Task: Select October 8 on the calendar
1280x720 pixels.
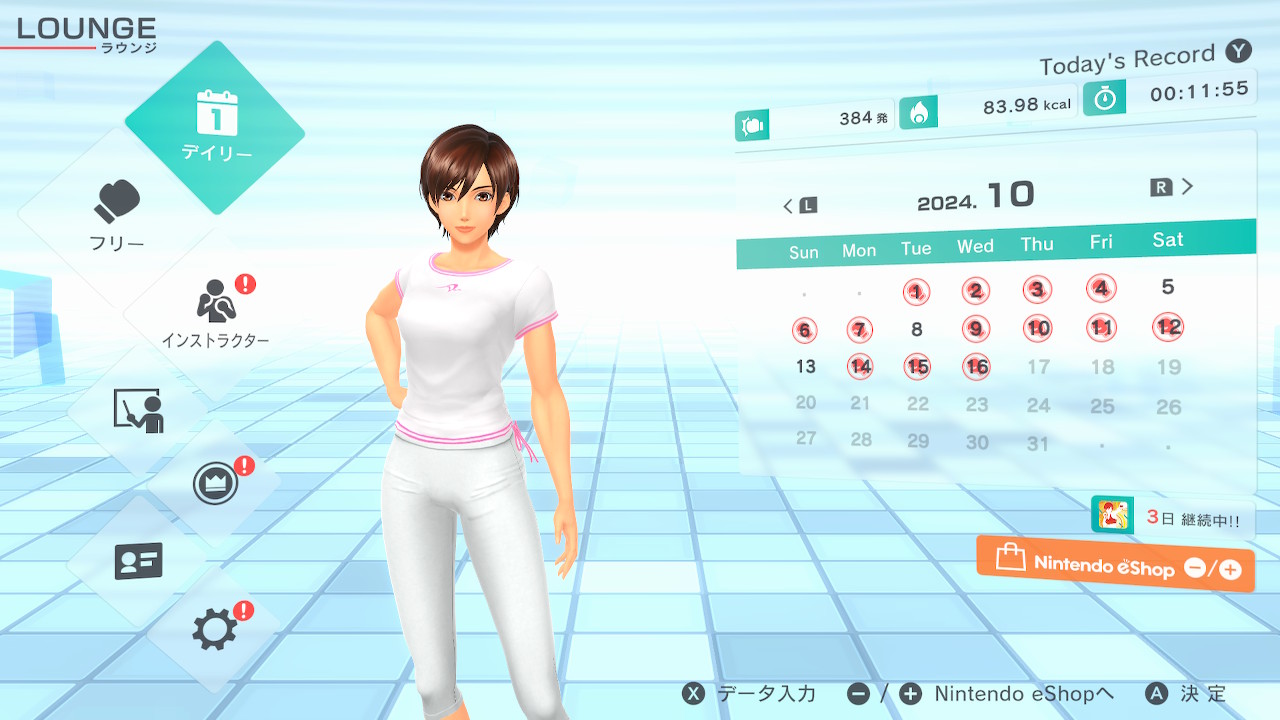Action: (916, 329)
